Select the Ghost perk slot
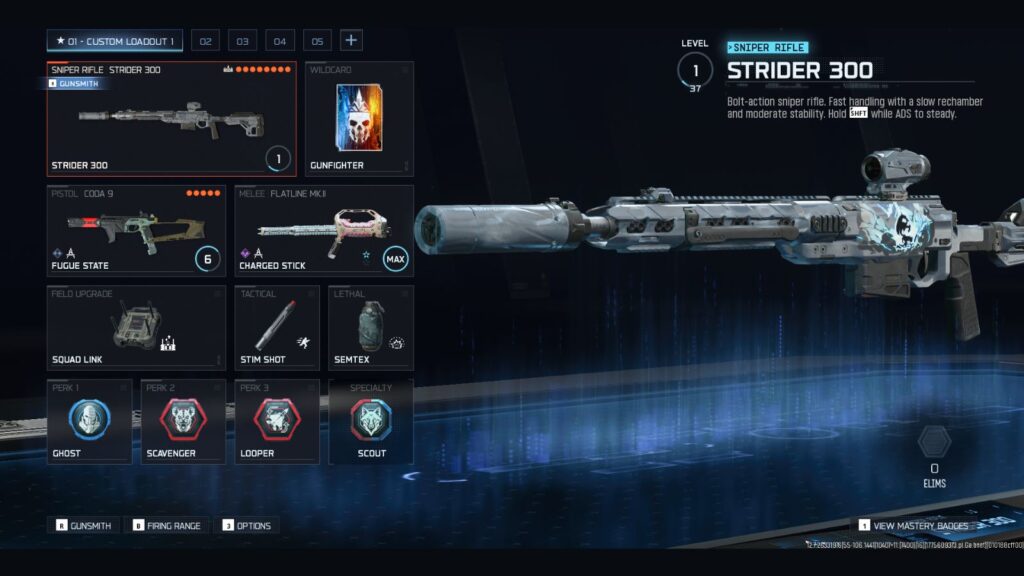This screenshot has width=1024, height=576. (x=89, y=421)
